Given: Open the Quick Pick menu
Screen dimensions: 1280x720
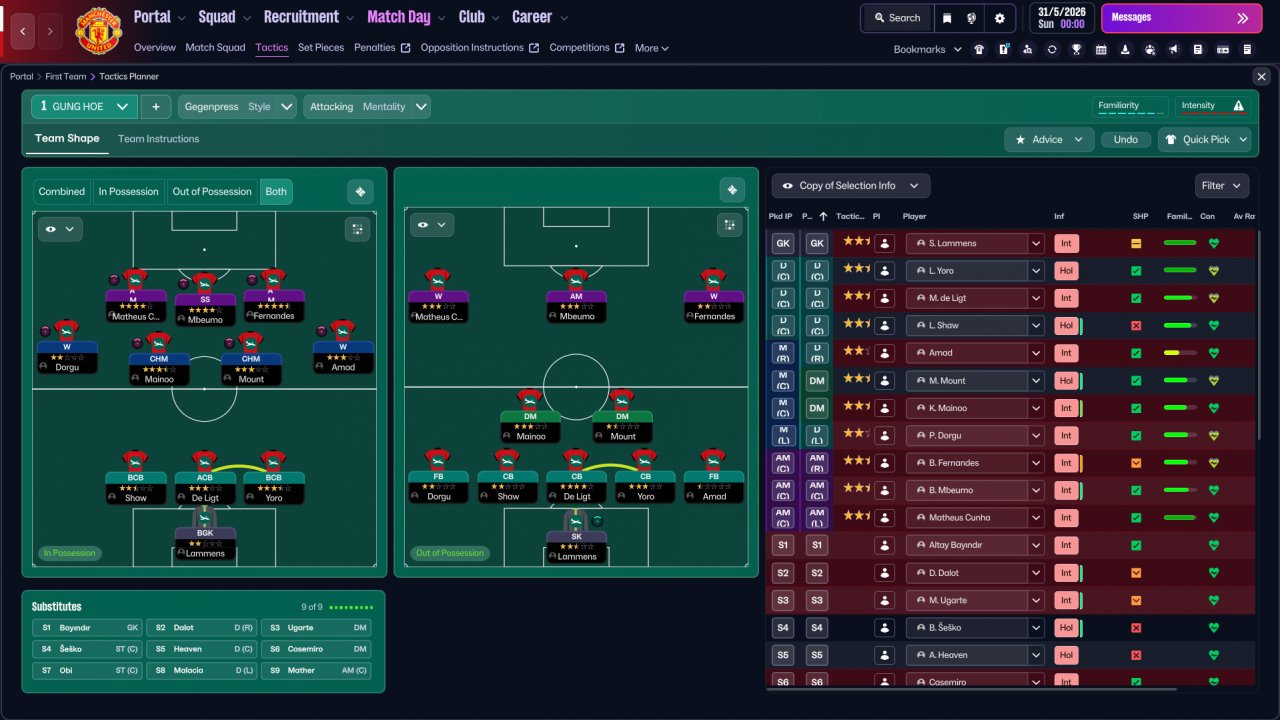Looking at the screenshot, I should coord(1204,140).
